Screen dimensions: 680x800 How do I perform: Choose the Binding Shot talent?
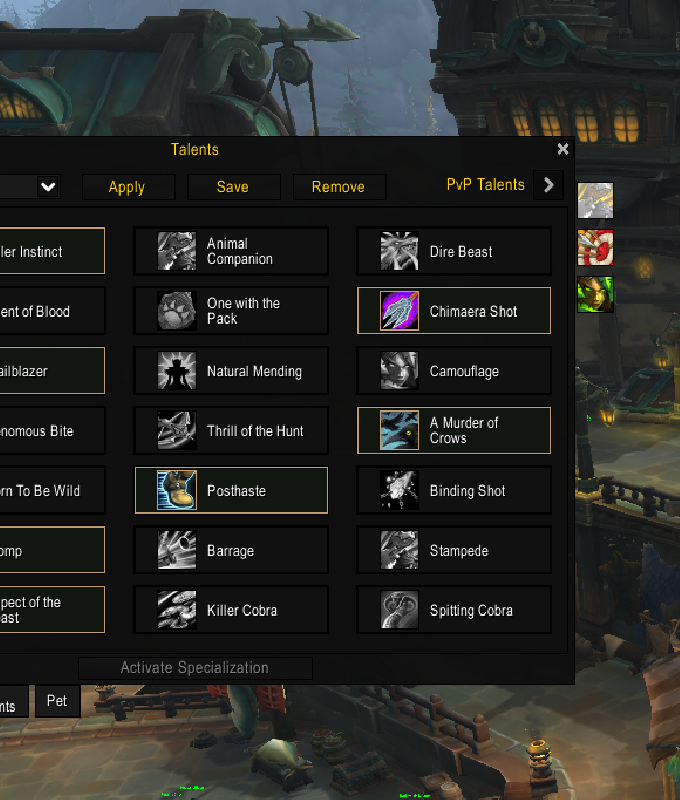pyautogui.click(x=454, y=491)
